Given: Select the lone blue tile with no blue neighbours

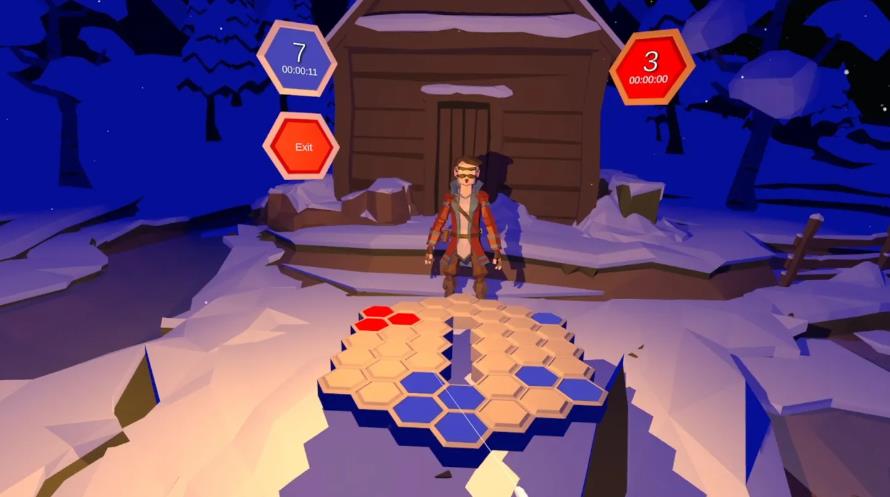Looking at the screenshot, I should [x=546, y=319].
